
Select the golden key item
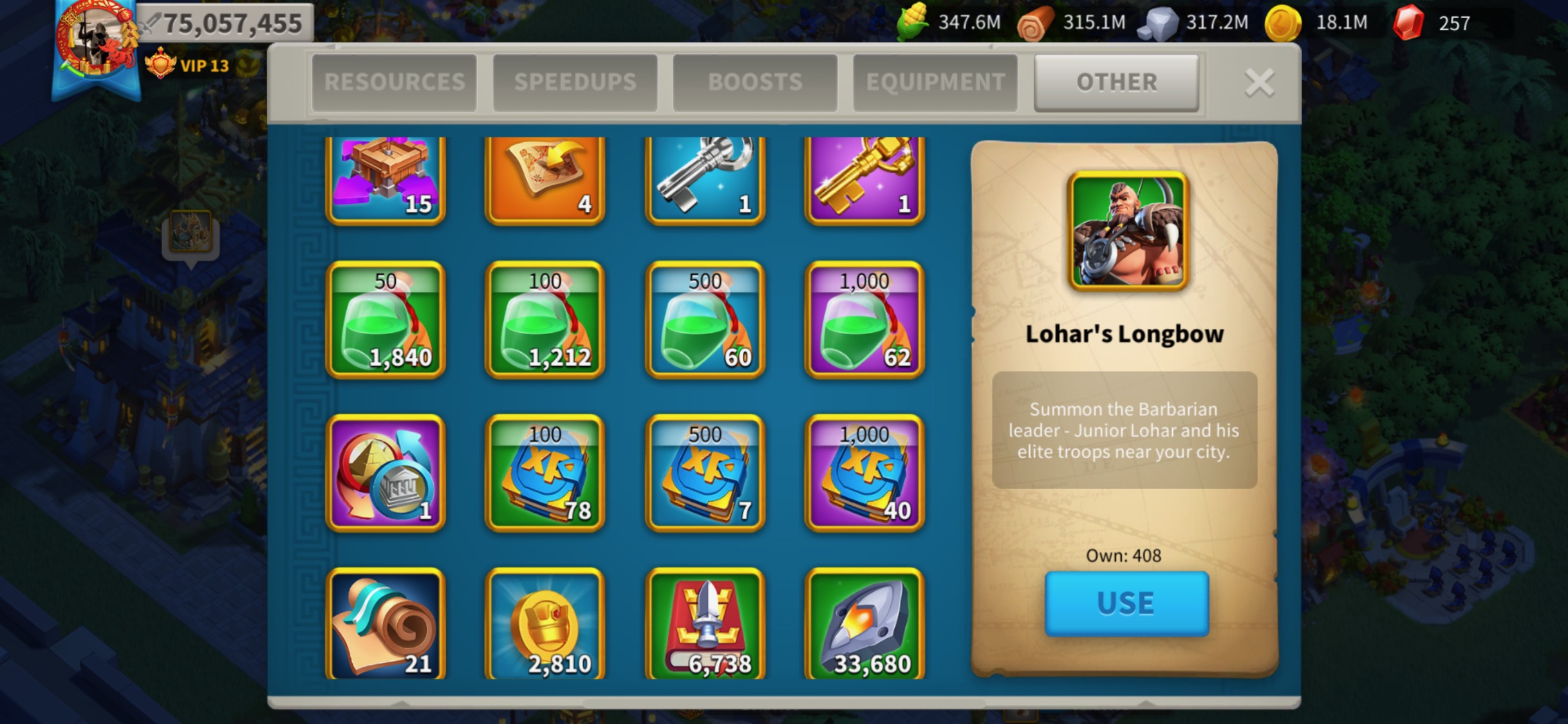[x=864, y=179]
